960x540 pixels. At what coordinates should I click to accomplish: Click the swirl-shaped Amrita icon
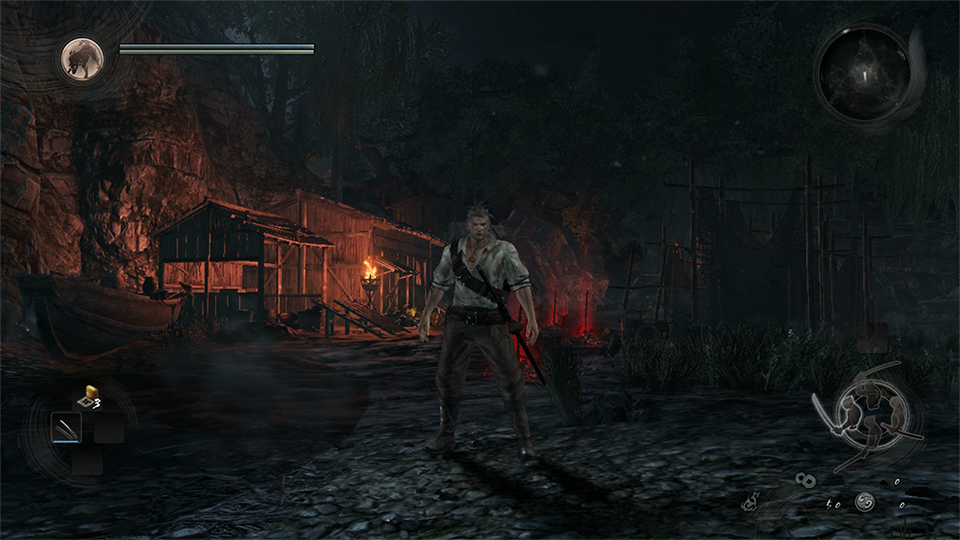[865, 503]
